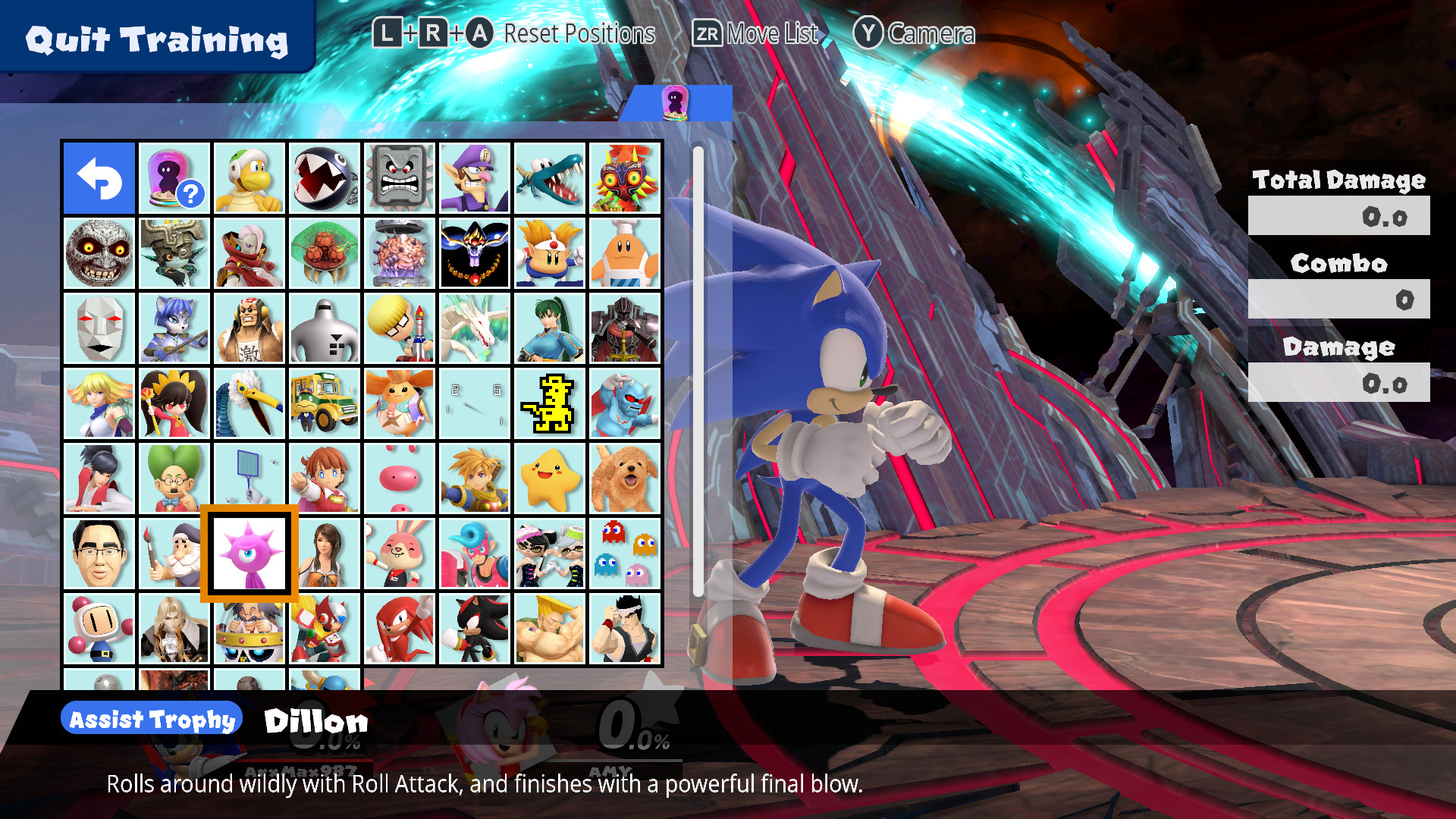The height and width of the screenshot is (819, 1456).
Task: Select Lyn from the grid
Action: point(550,328)
